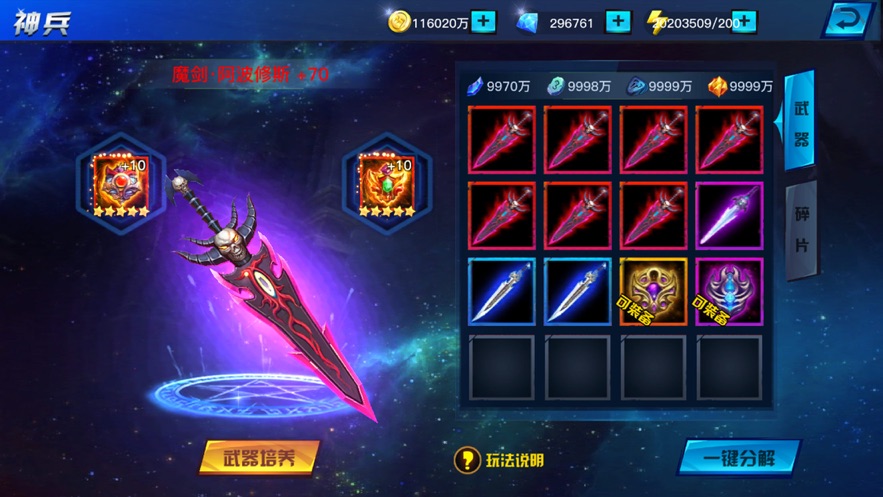This screenshot has height=497, width=883.
Task: Open the right equipped +10 accessory slot
Action: (386, 185)
